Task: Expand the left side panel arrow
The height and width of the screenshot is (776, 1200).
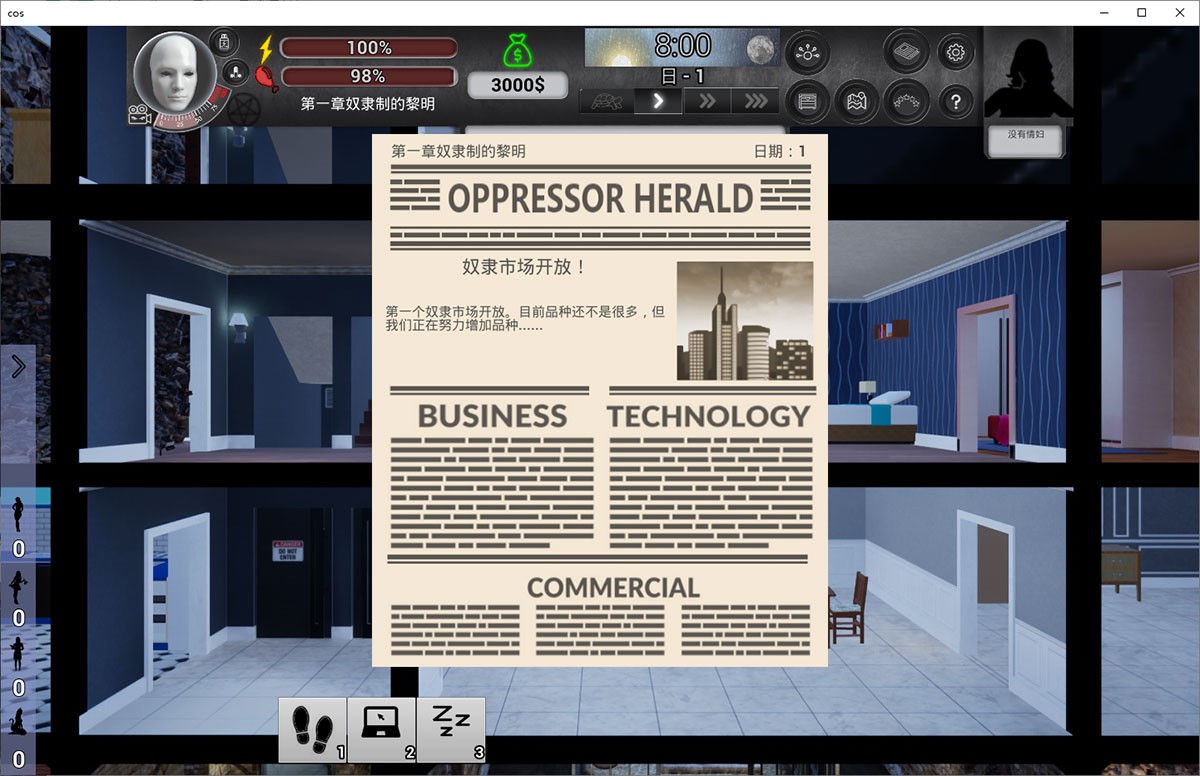Action: click(18, 367)
